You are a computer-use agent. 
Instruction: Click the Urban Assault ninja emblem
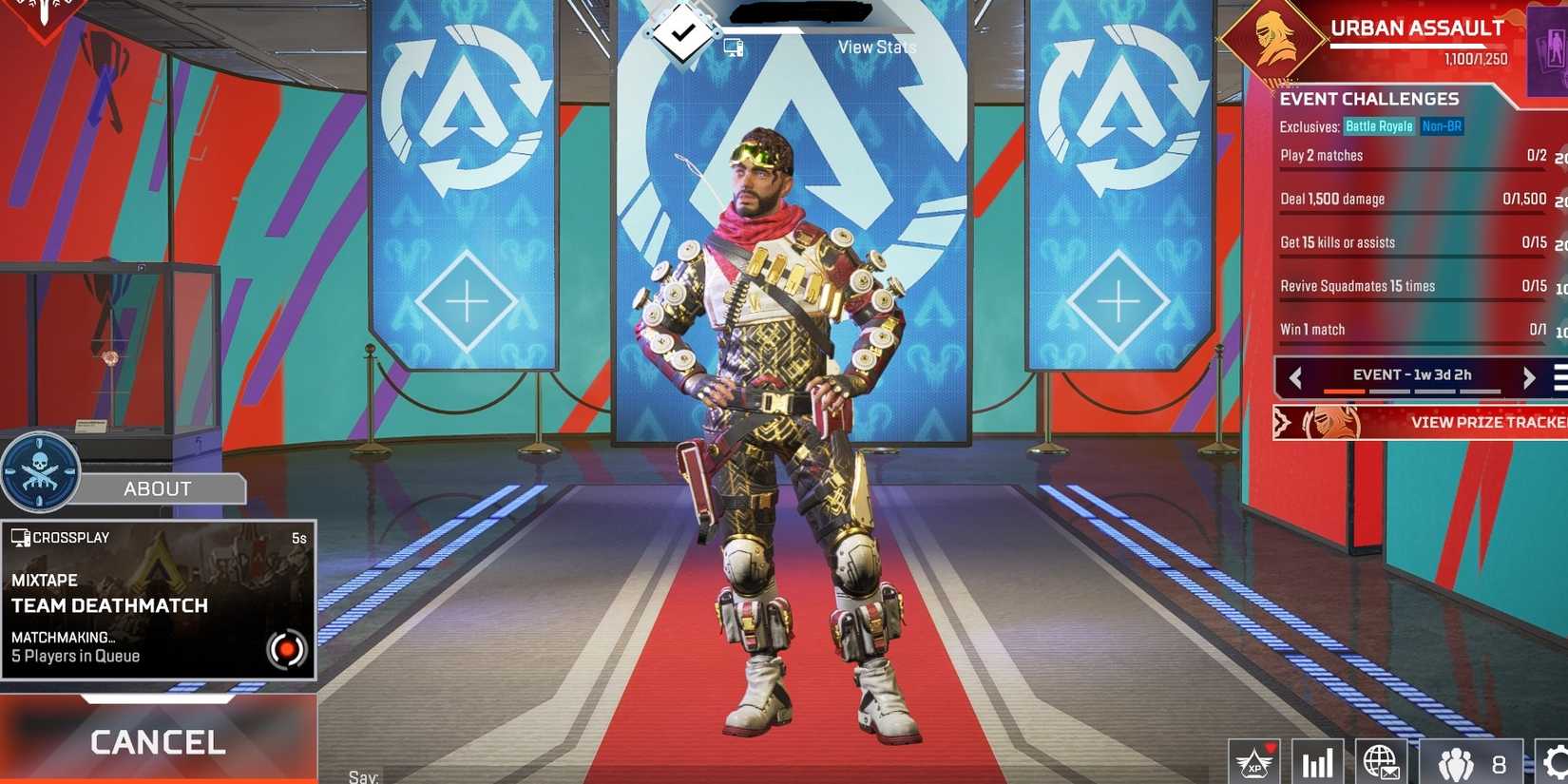point(1273,40)
